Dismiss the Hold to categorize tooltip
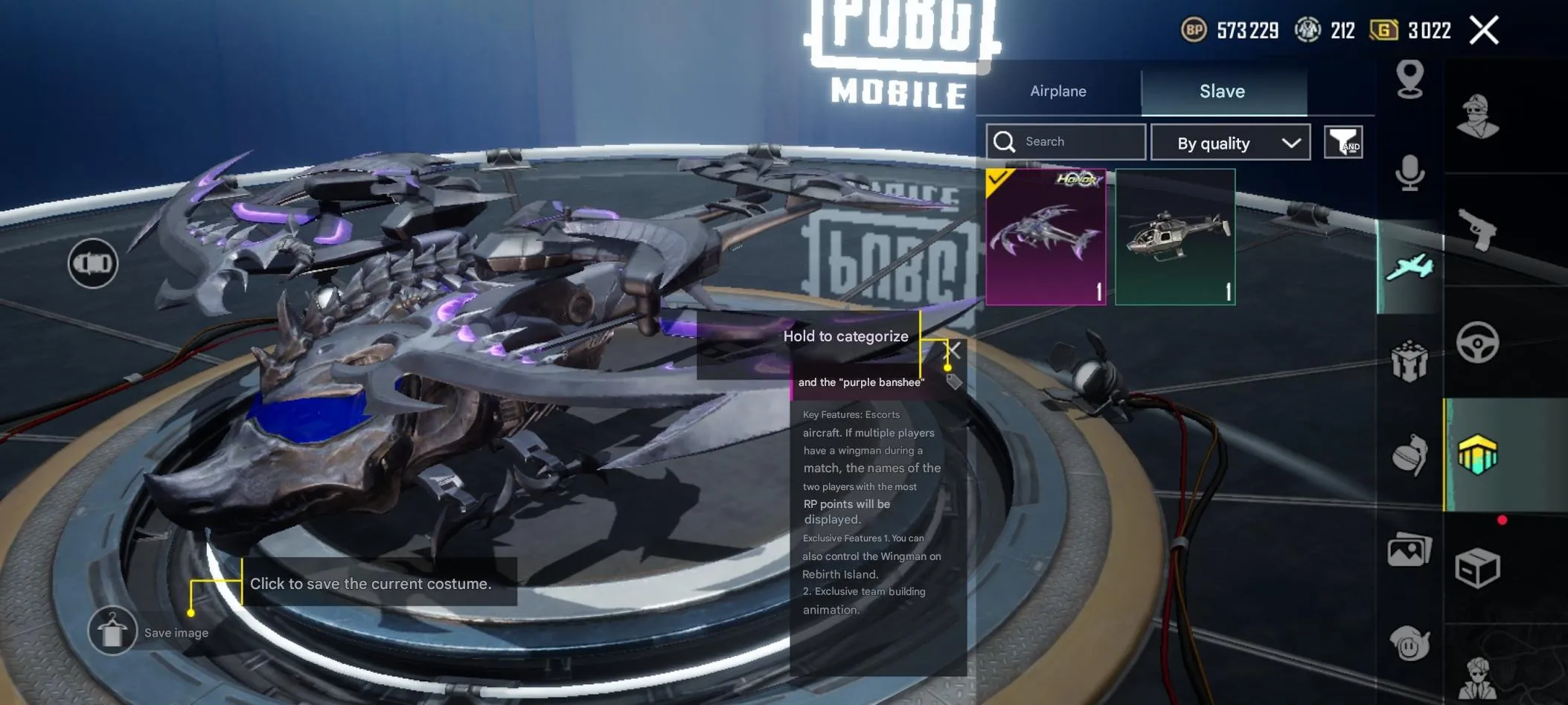 (953, 350)
